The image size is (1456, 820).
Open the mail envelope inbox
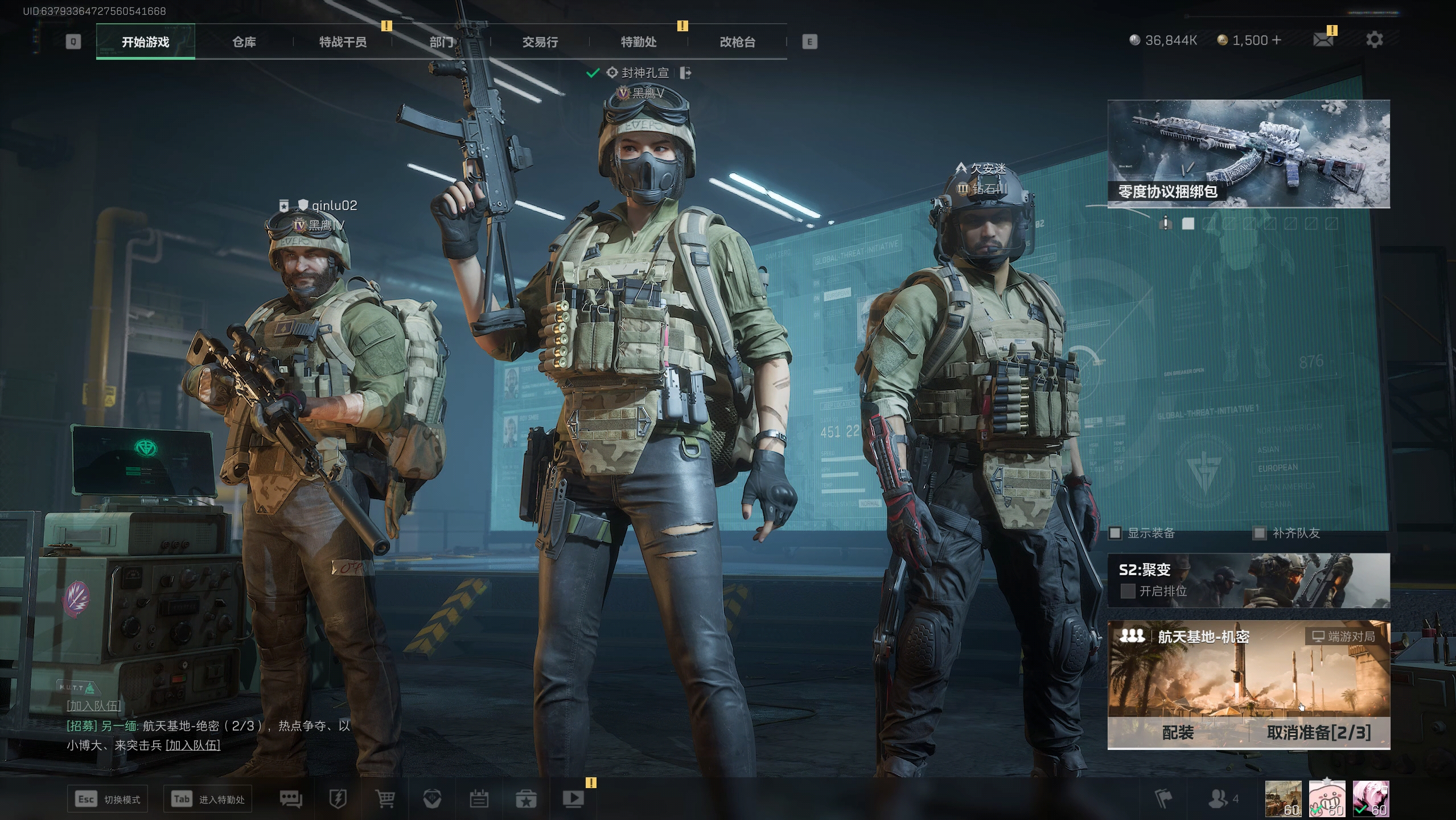1322,40
